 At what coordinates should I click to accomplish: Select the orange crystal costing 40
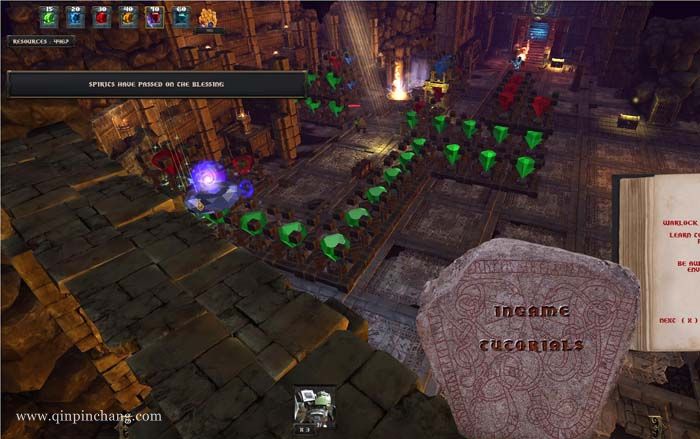pos(127,18)
